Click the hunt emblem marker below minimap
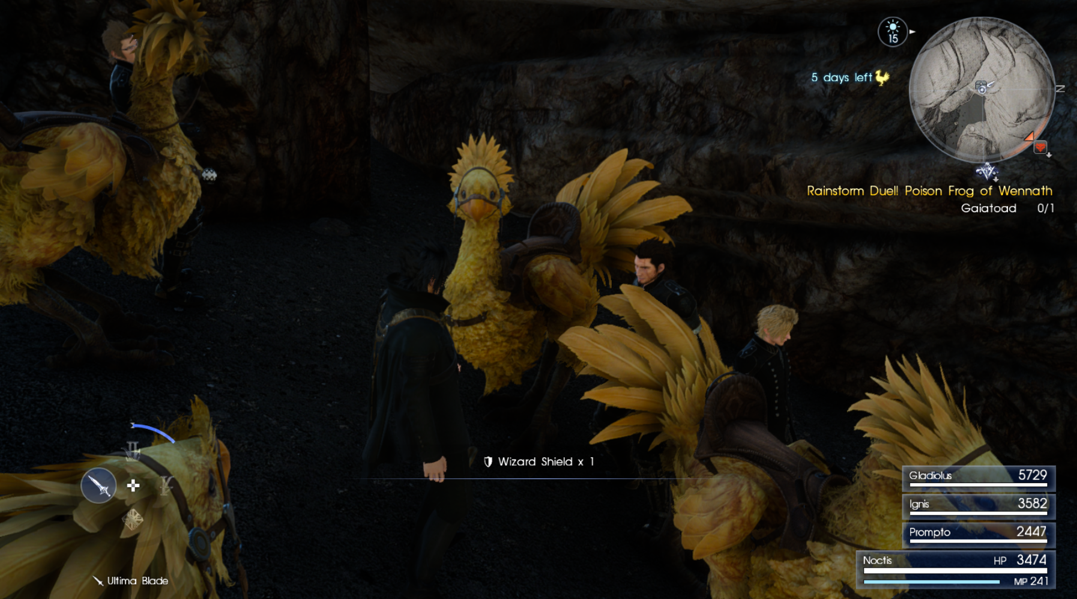 click(x=987, y=172)
